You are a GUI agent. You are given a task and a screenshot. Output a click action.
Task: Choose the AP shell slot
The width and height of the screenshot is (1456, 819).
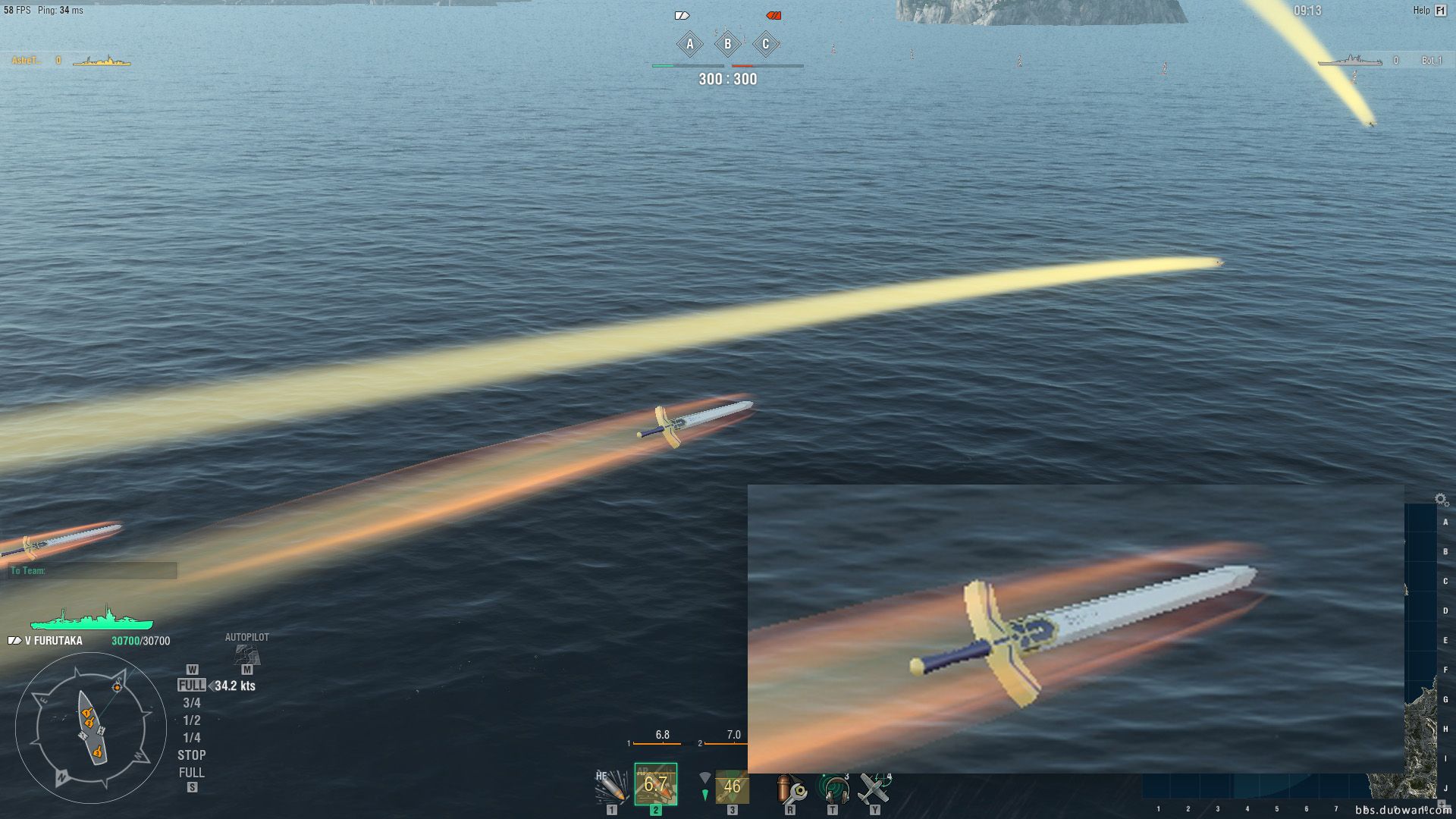655,785
